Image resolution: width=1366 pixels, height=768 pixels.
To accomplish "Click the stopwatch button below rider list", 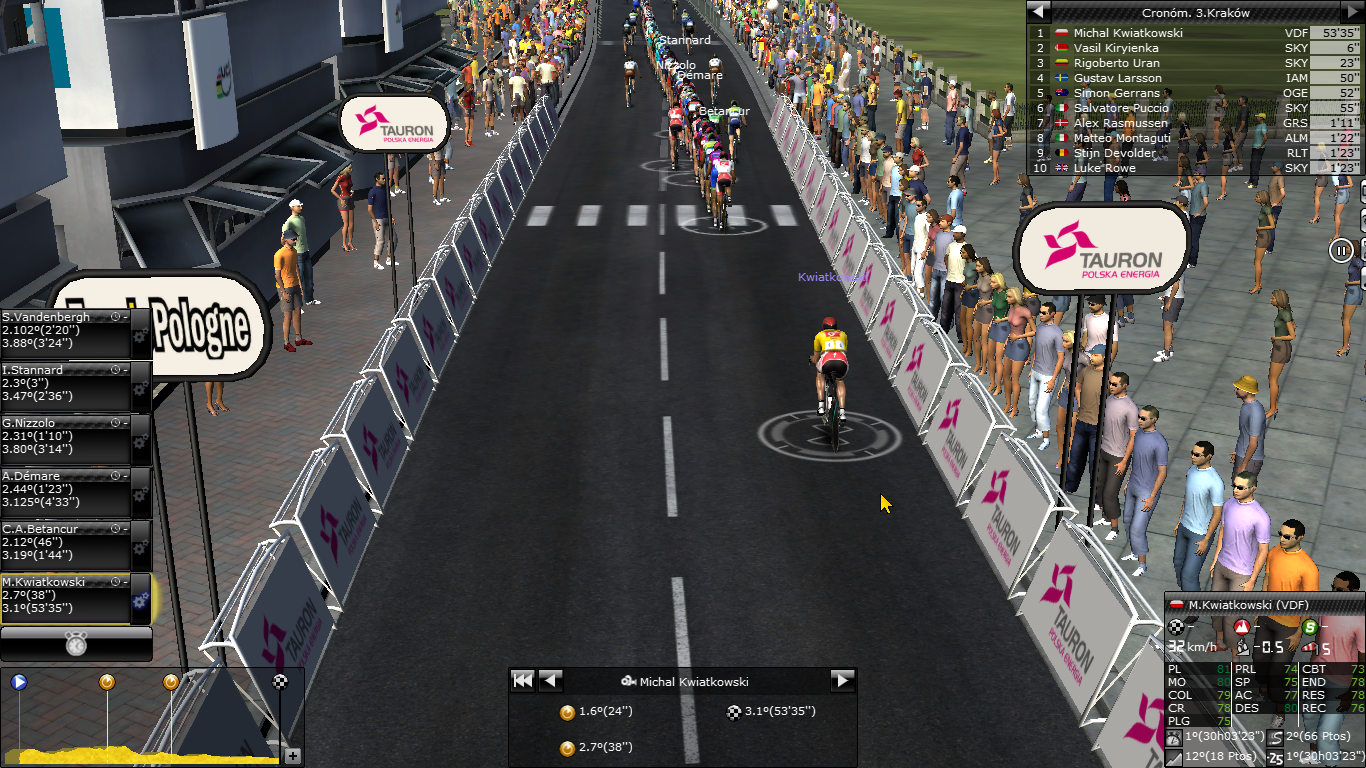I will click(x=76, y=644).
